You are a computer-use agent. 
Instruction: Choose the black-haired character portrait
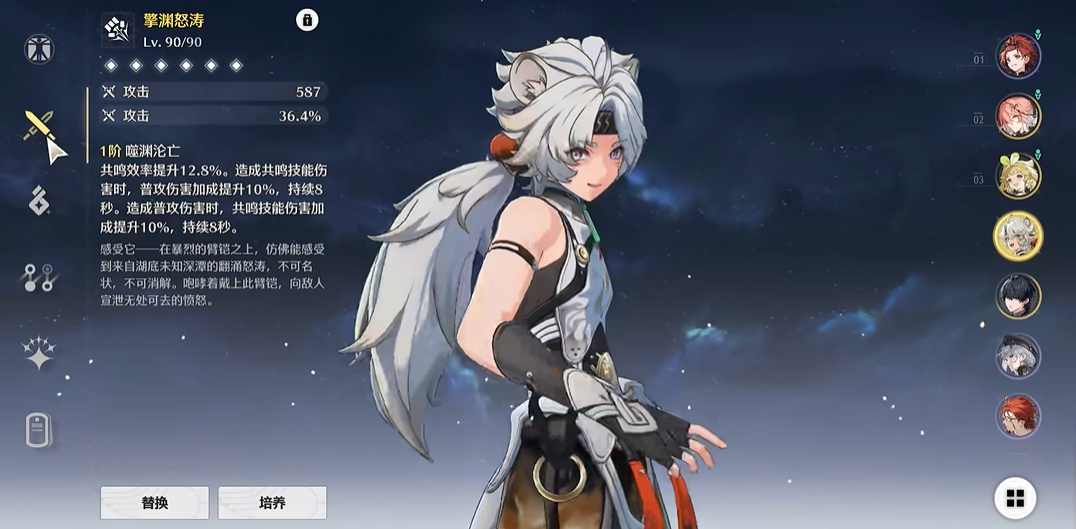[1018, 296]
